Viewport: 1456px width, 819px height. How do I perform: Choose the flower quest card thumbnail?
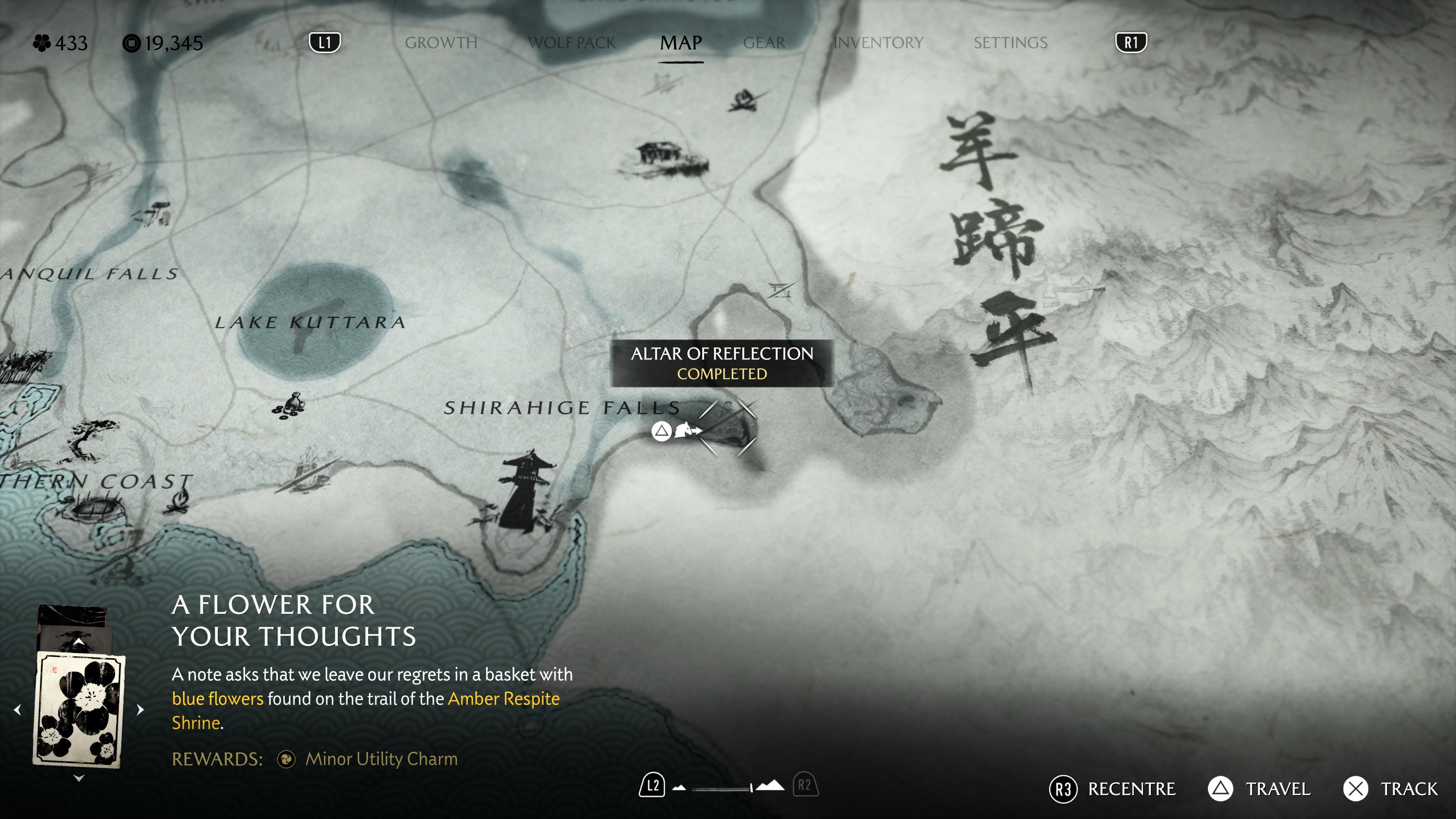coord(79,709)
